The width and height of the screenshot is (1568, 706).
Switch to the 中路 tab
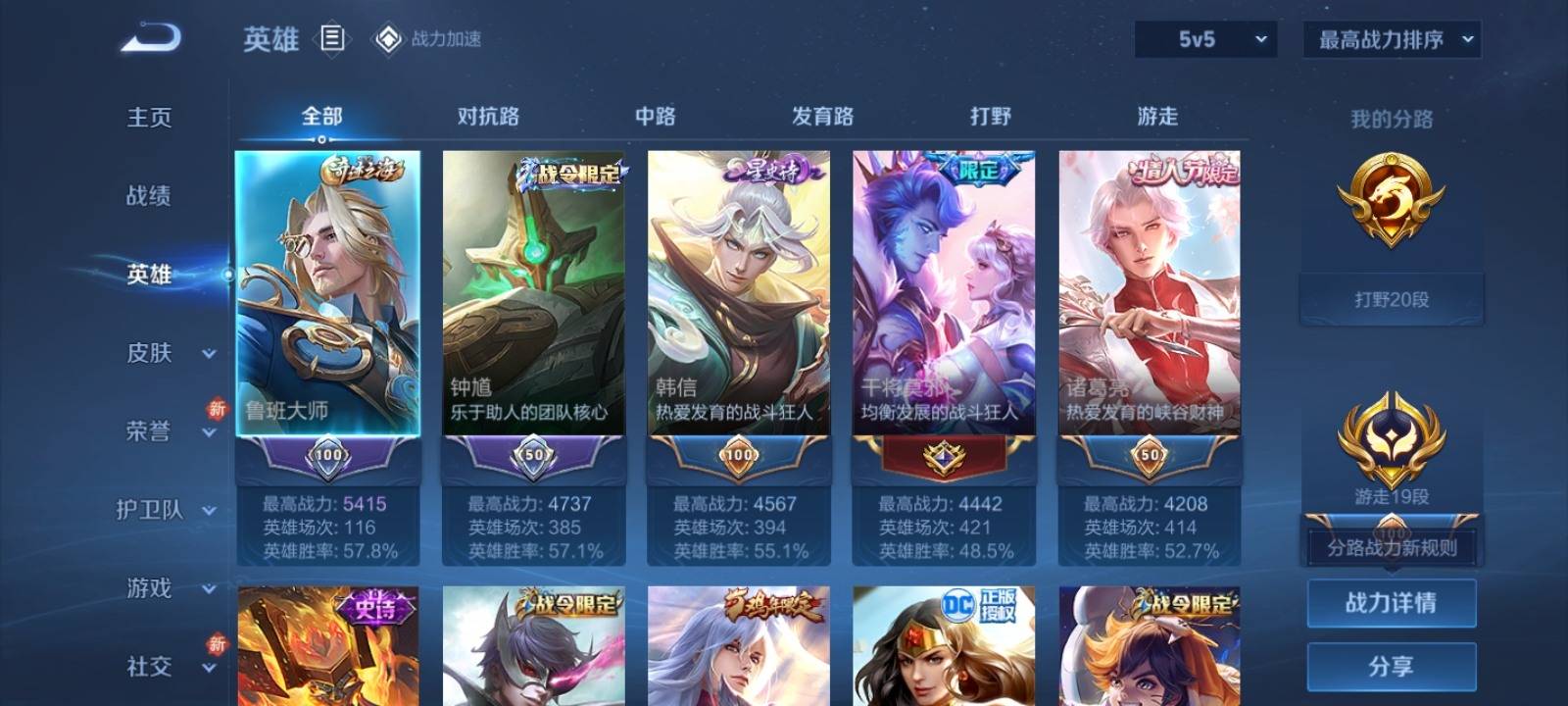tap(655, 116)
